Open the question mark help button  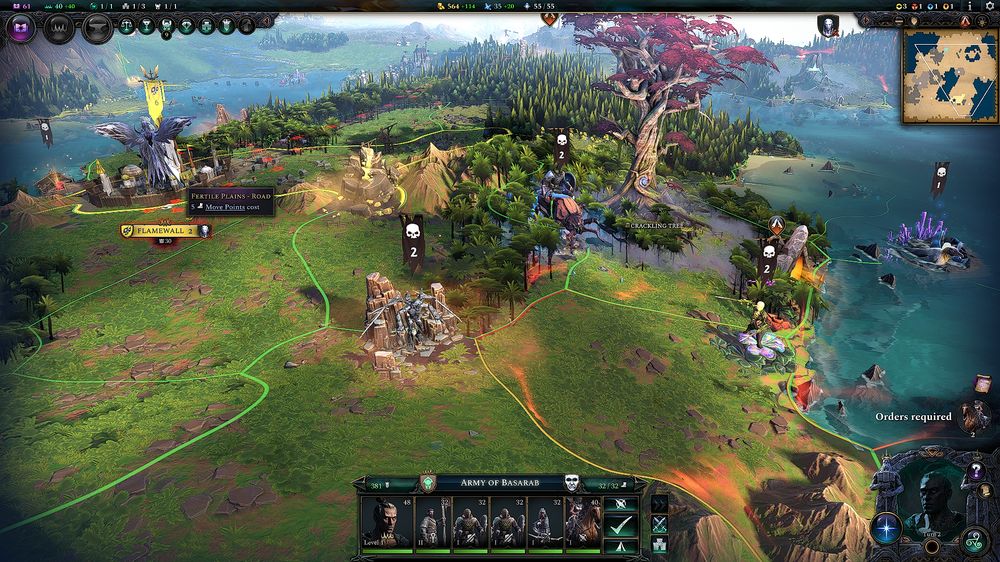[x=977, y=470]
